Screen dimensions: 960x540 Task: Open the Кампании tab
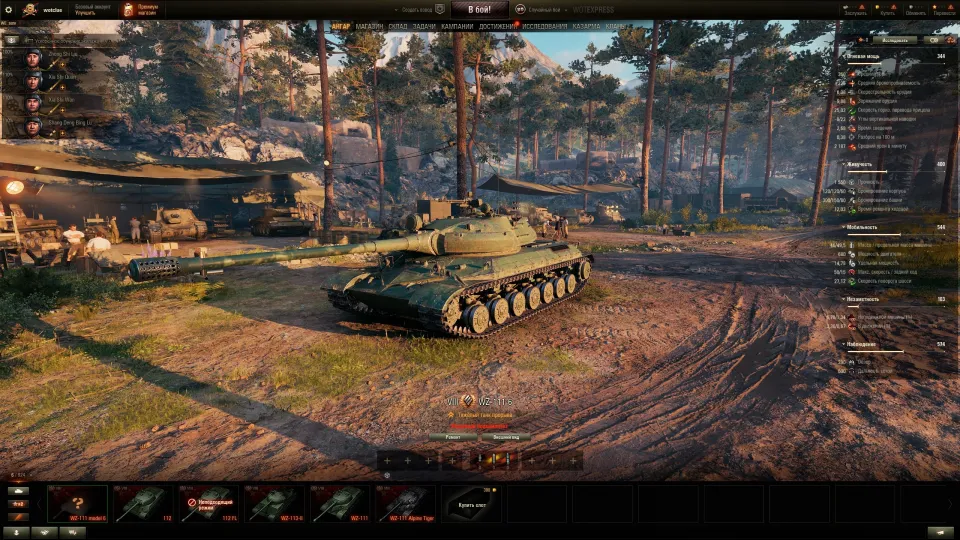click(x=457, y=26)
